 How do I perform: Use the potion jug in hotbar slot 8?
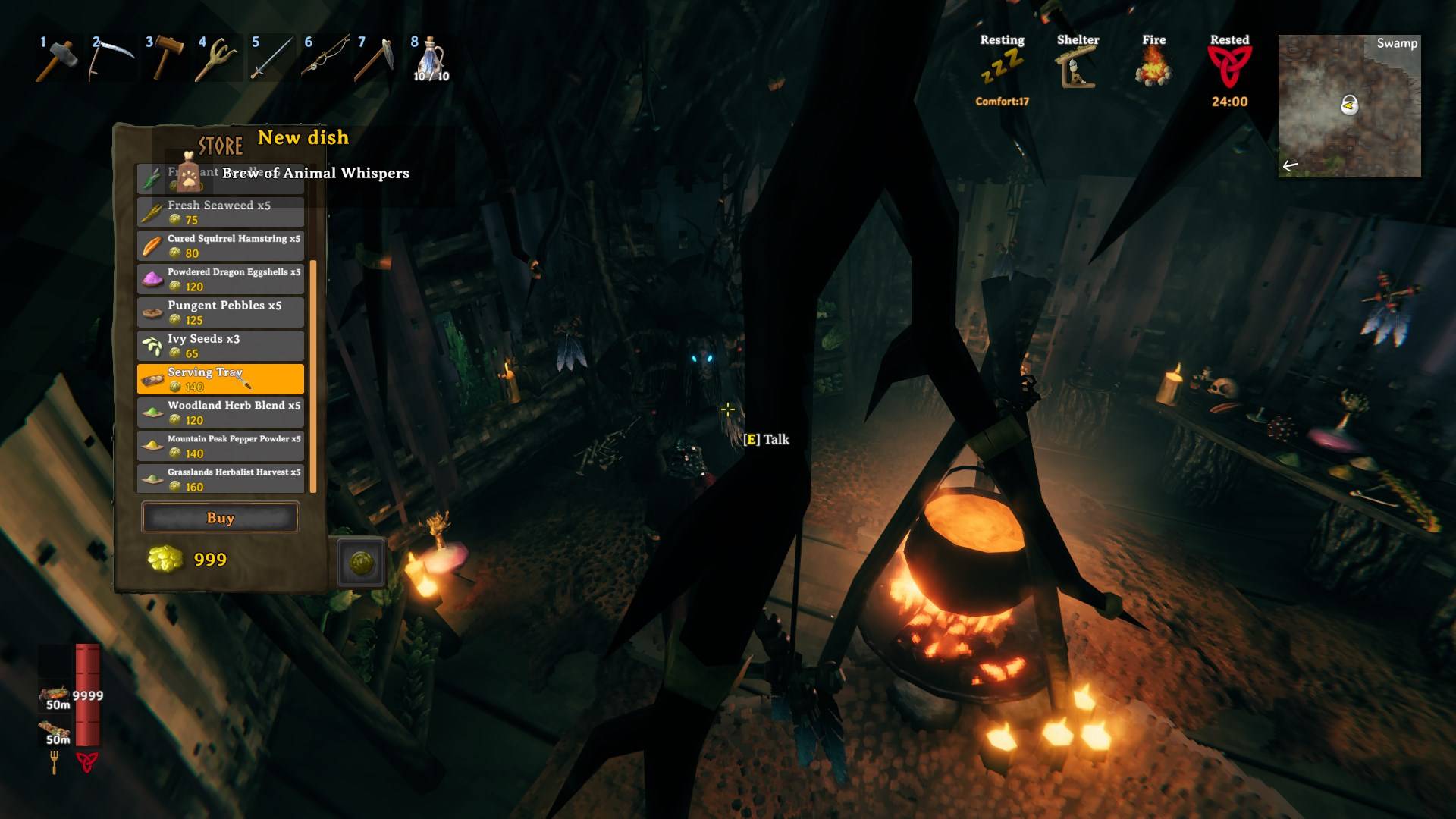pyautogui.click(x=430, y=58)
